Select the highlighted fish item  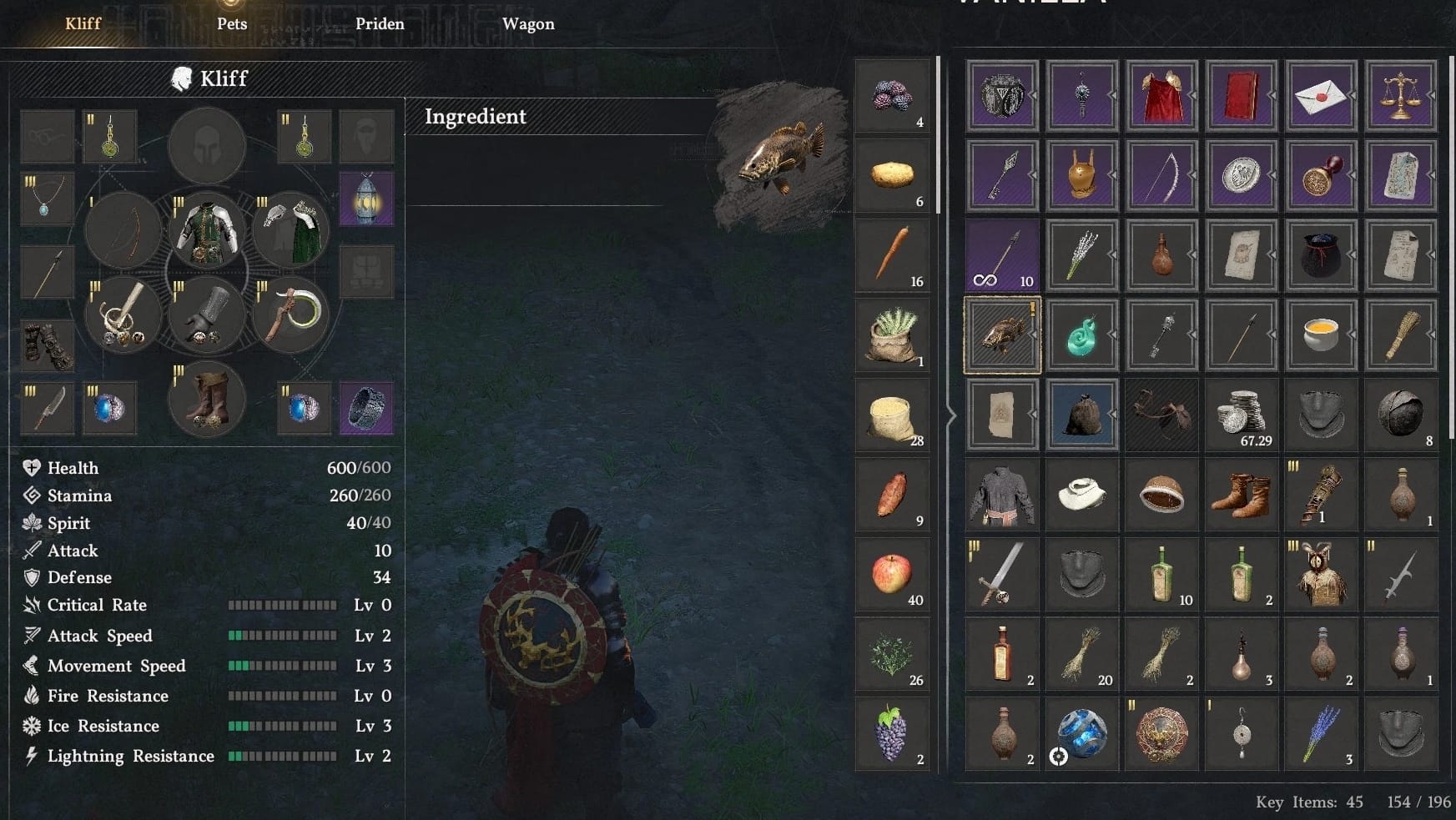coord(1002,335)
